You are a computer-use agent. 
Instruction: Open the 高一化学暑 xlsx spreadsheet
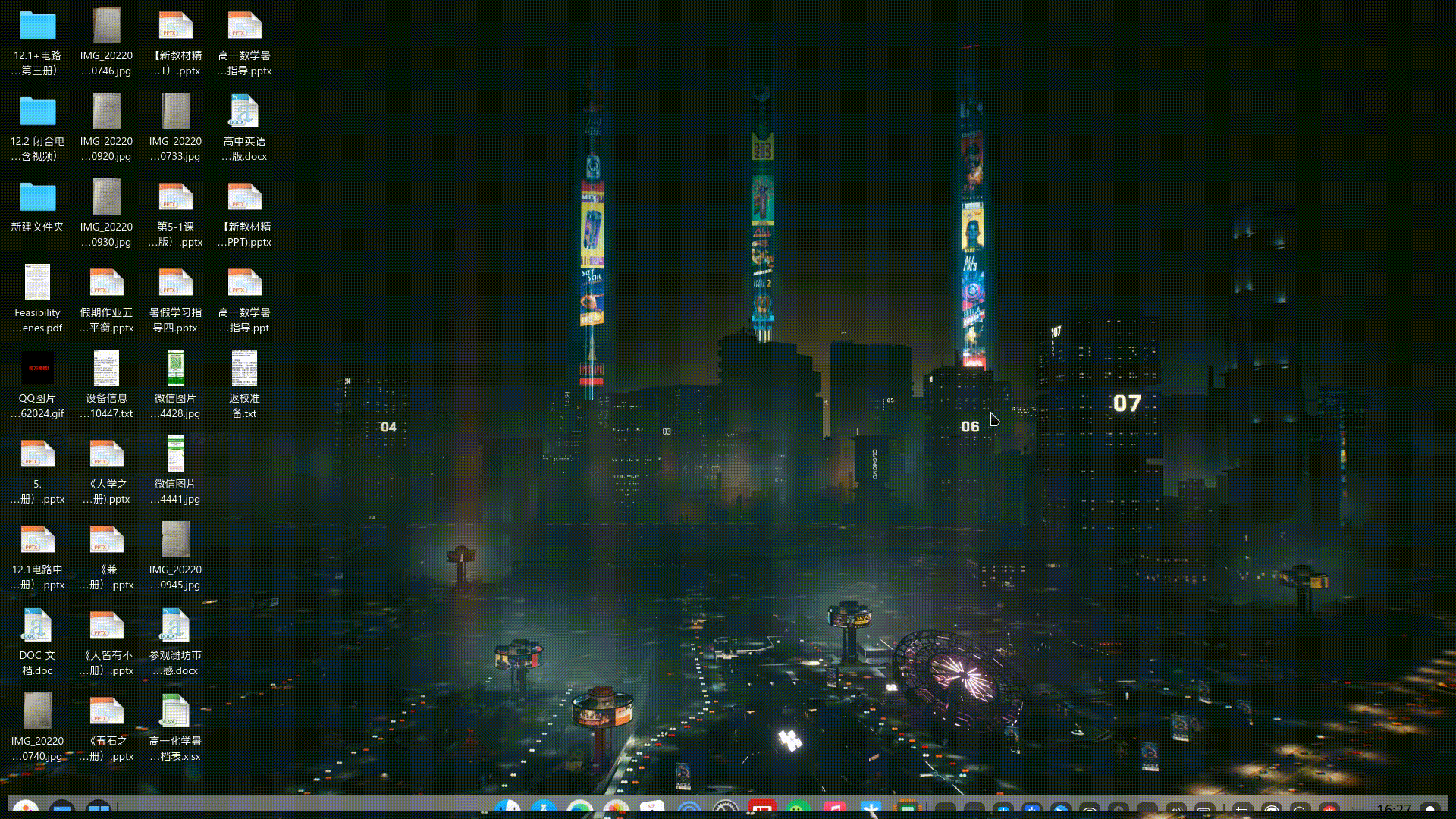(x=175, y=713)
